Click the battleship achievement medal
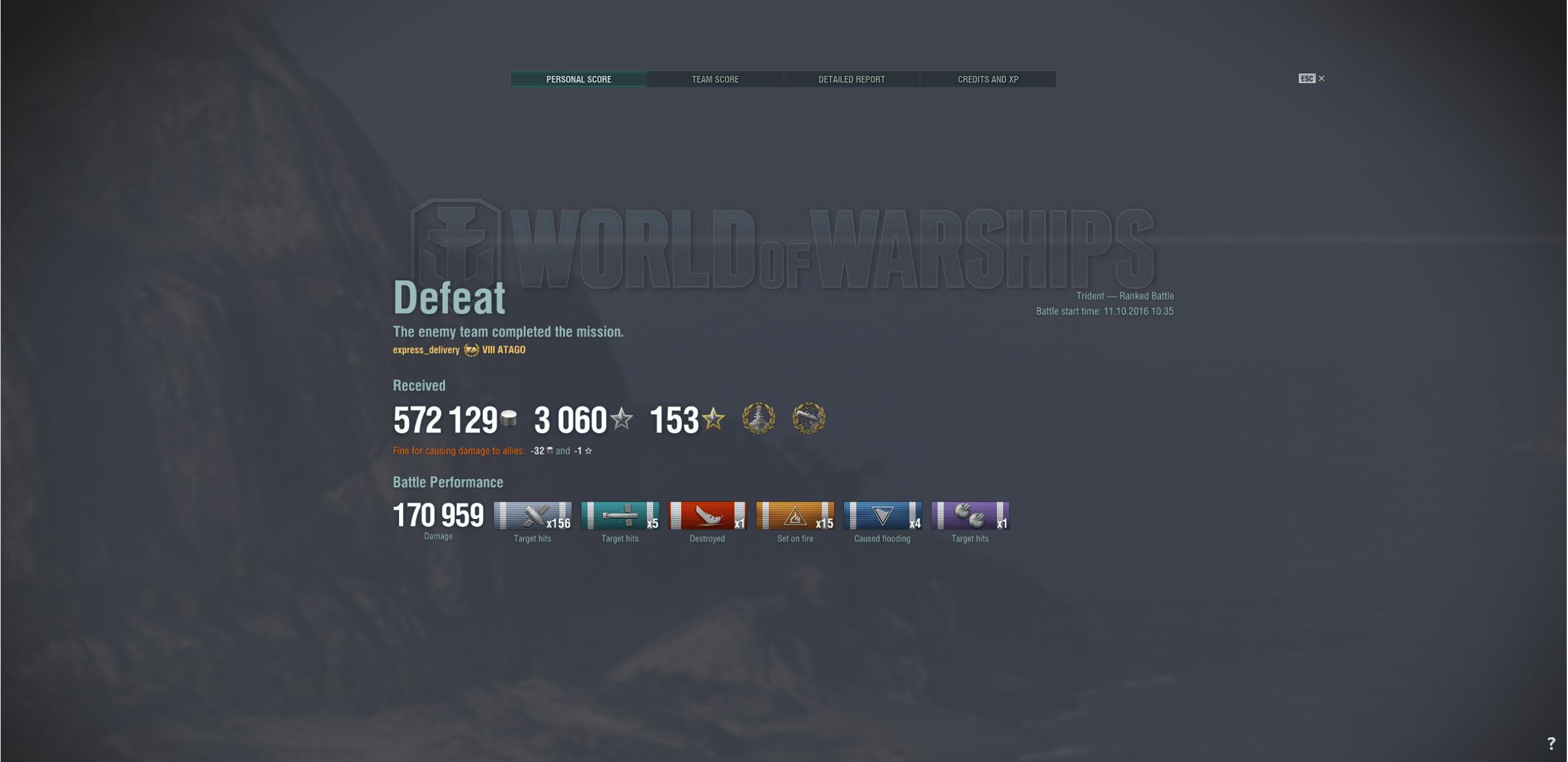Screen dimensions: 1568x762 point(758,418)
